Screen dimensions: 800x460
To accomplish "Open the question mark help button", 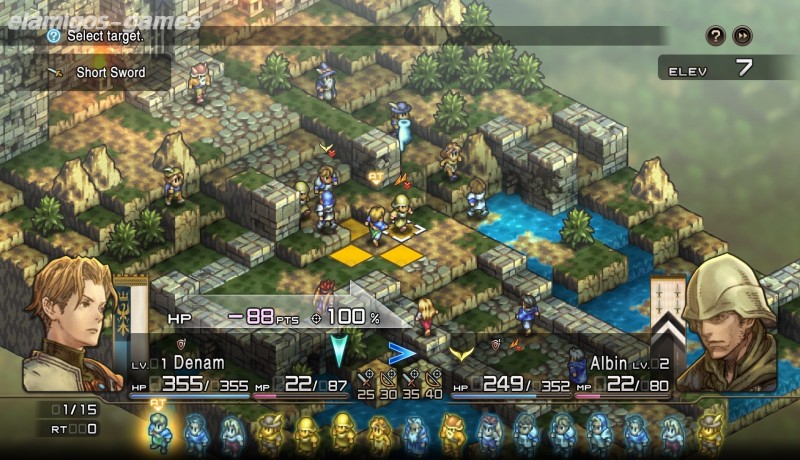I will point(715,36).
